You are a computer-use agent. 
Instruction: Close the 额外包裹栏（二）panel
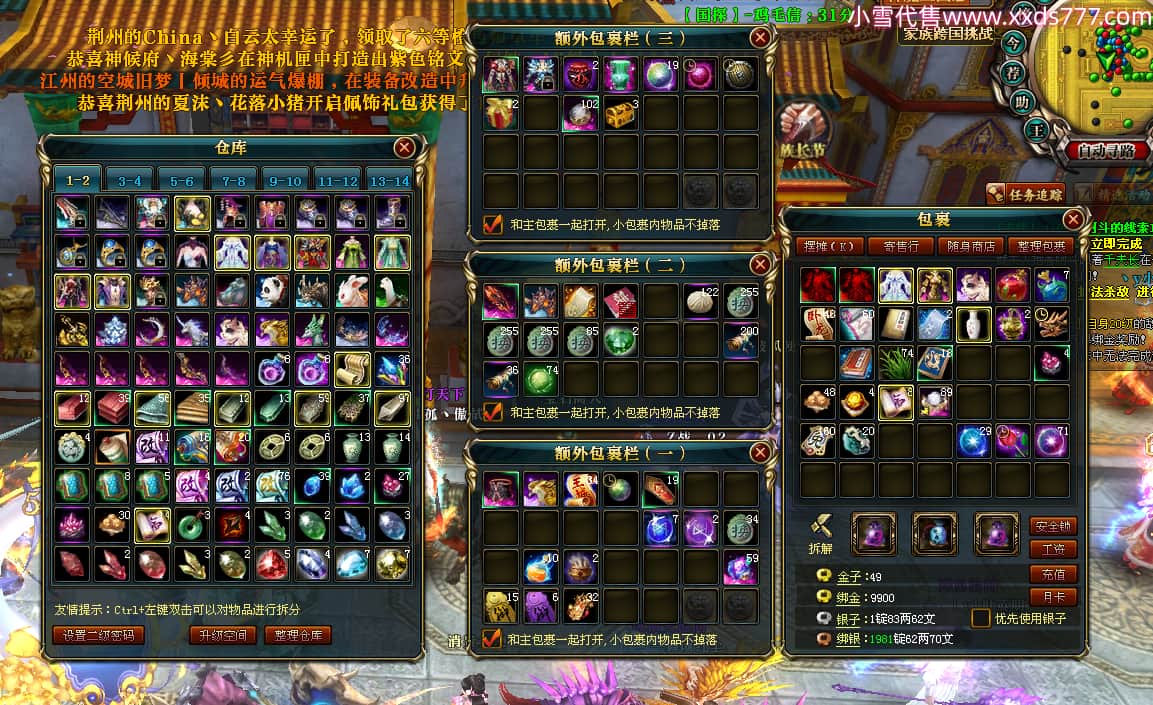760,265
